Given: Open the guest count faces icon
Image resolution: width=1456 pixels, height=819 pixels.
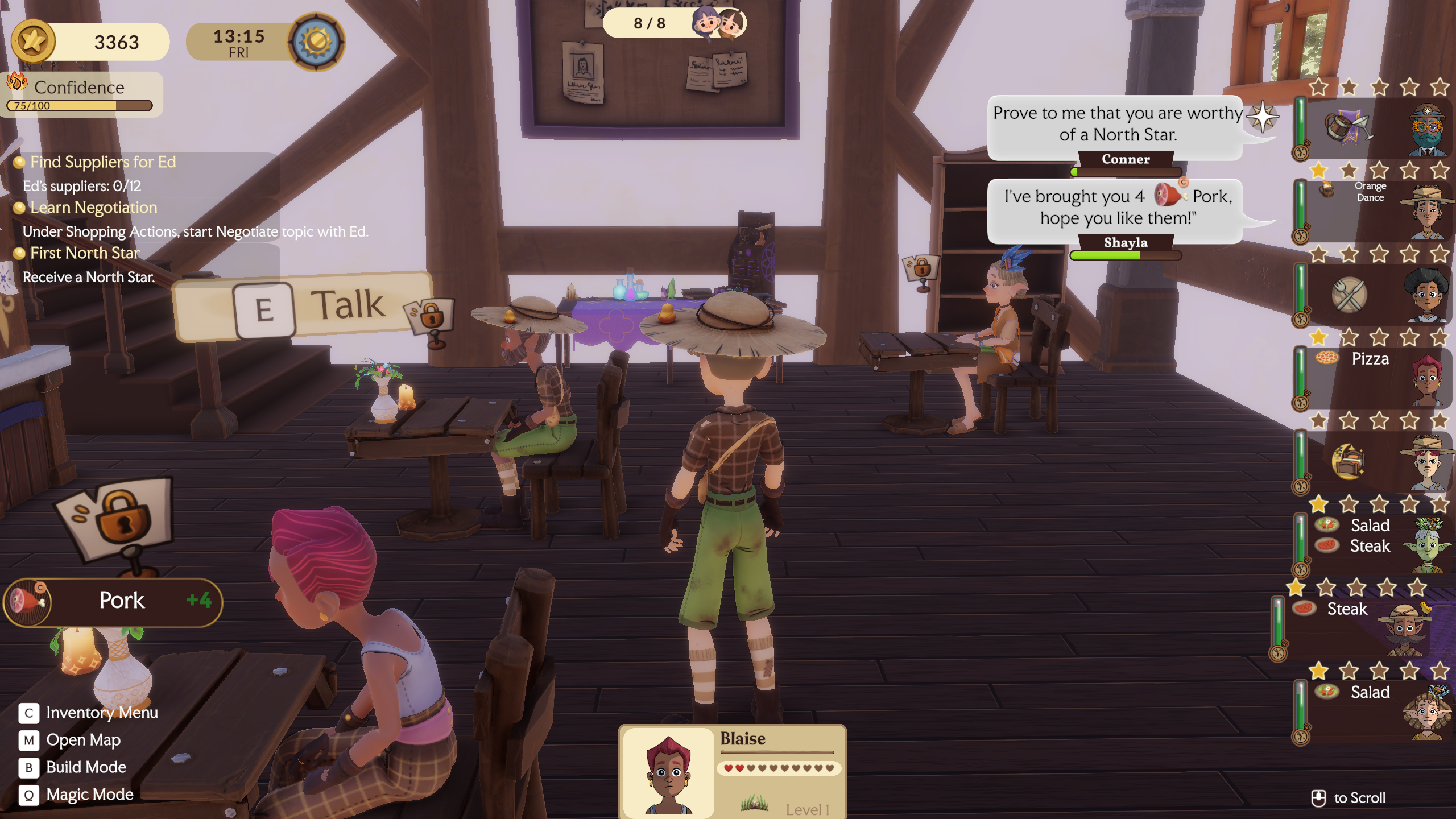Looking at the screenshot, I should [719, 23].
